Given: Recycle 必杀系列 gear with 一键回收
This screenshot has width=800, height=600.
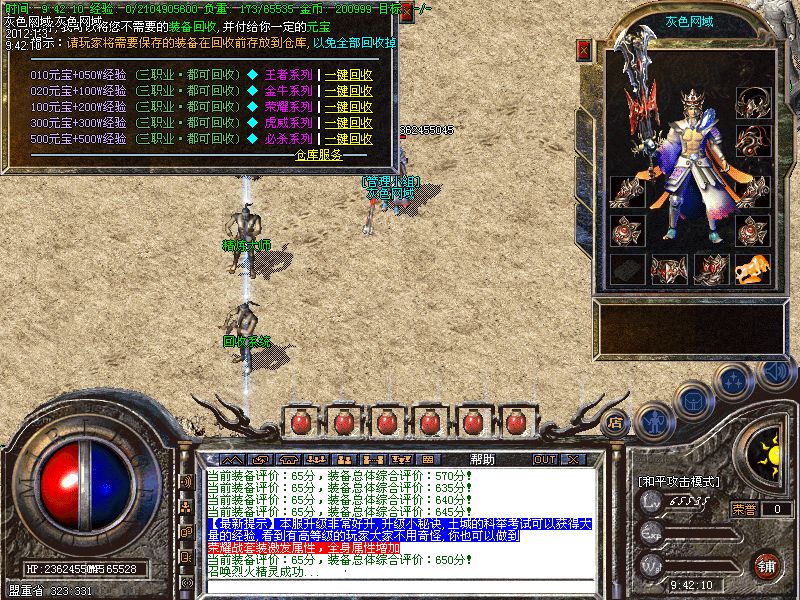Looking at the screenshot, I should click(x=348, y=139).
